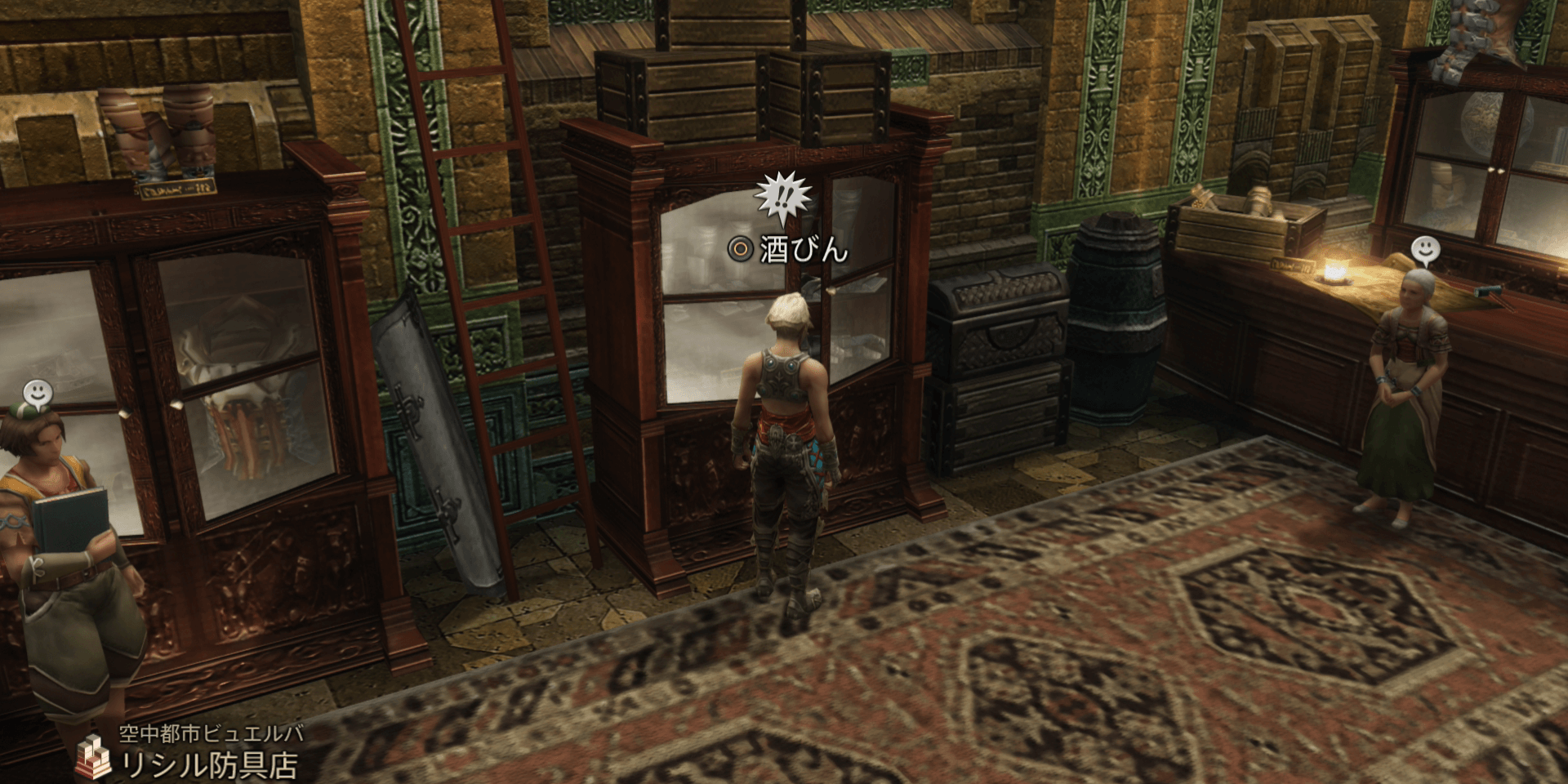The image size is (1568, 784).
Task: Click the smiley talk icon above the gray-haired woman
Action: 1424,249
